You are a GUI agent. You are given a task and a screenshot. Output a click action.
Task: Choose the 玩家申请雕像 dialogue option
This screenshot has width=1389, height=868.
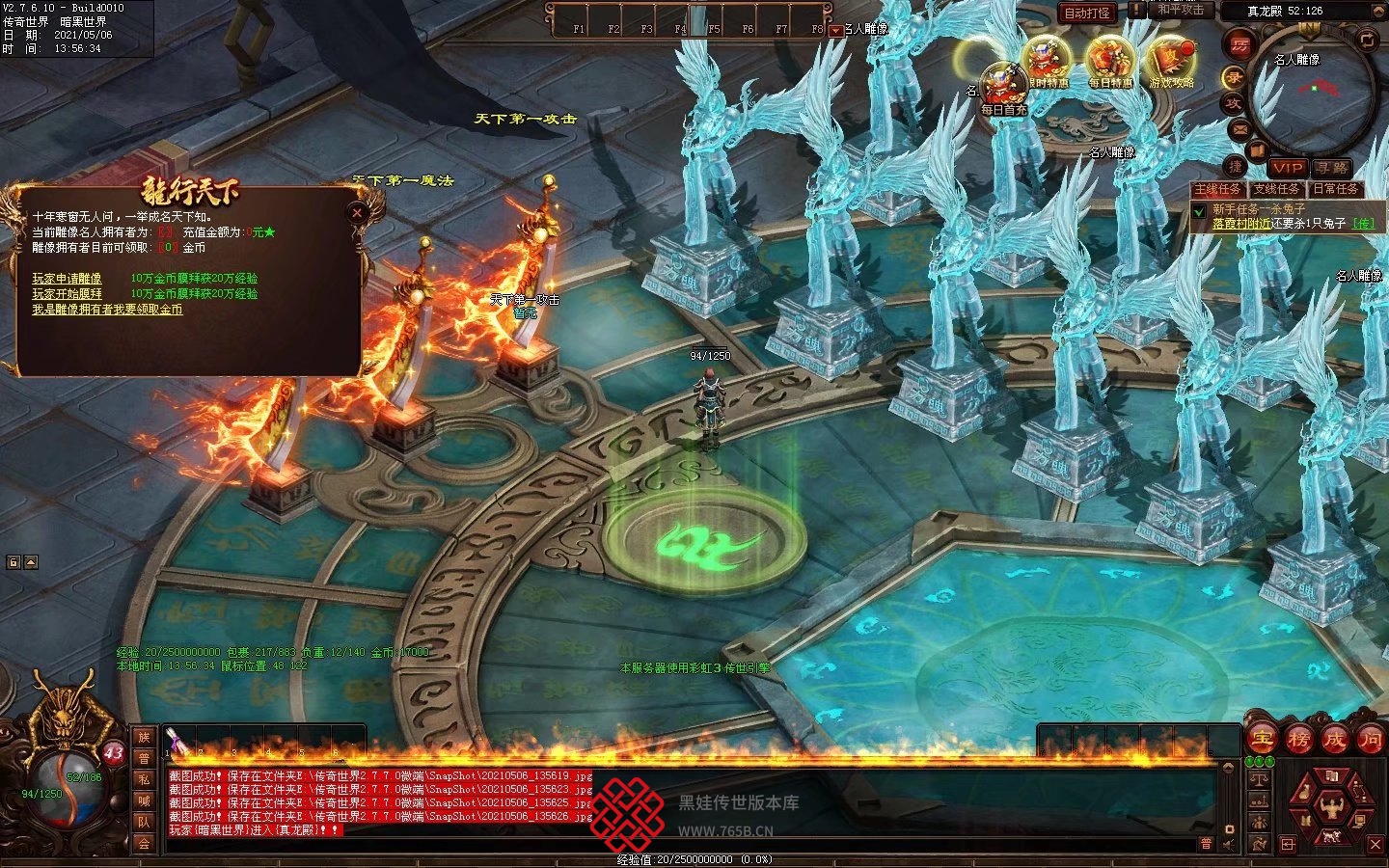(x=67, y=279)
